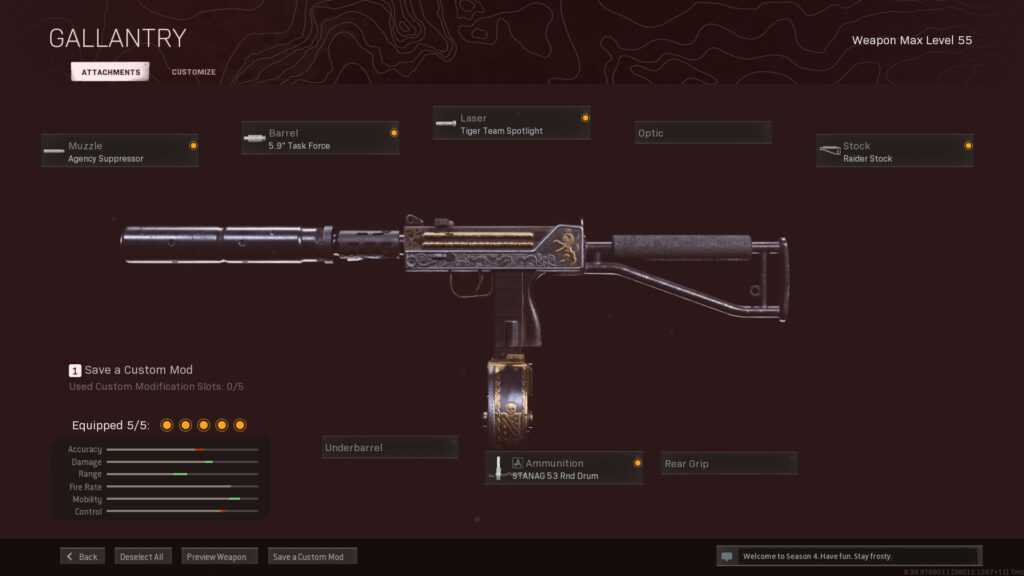The width and height of the screenshot is (1024, 576).
Task: Switch to the Attachments tab
Action: click(x=110, y=72)
